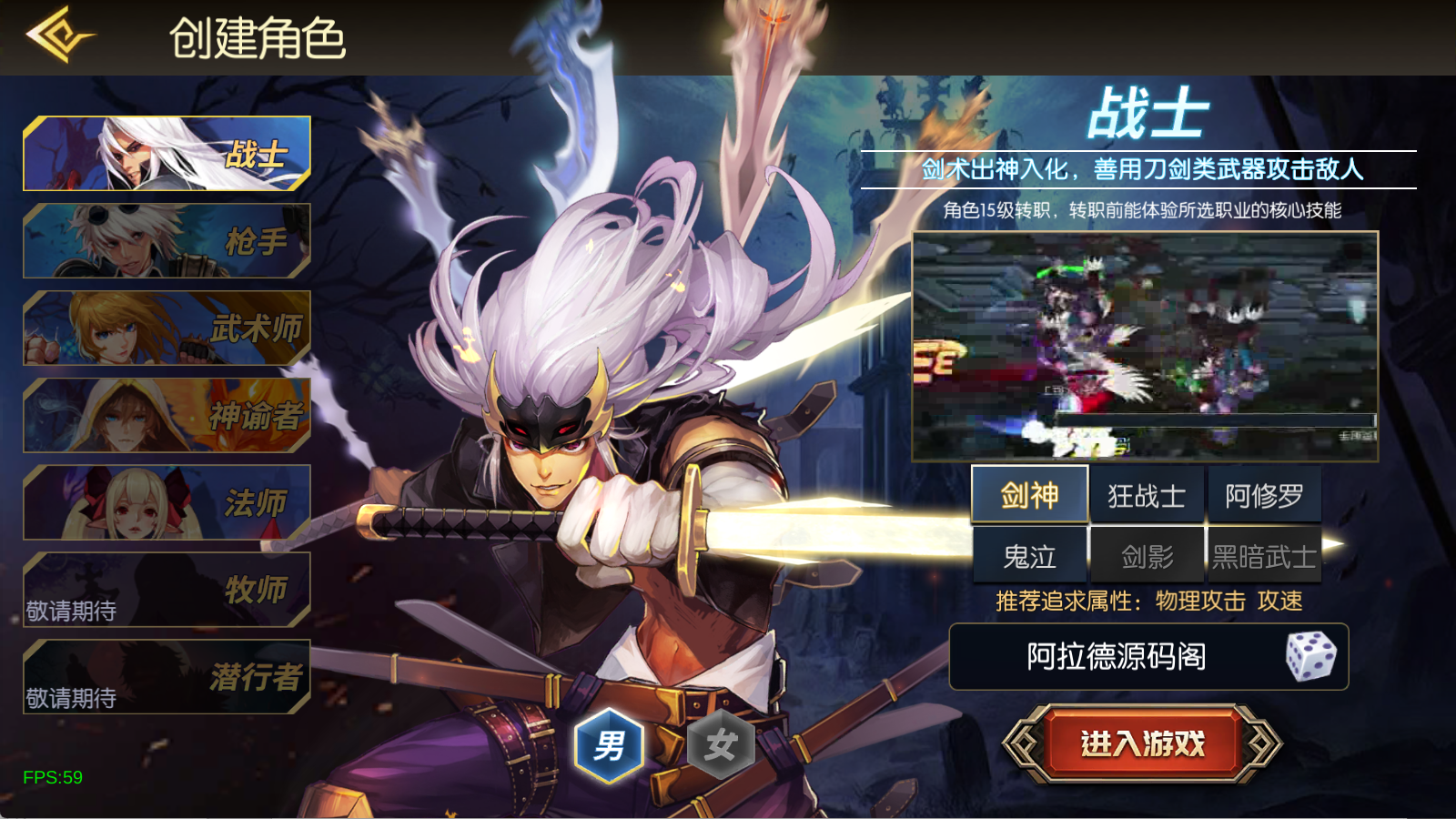This screenshot has width=1456, height=819.
Task: Select the 战士 (Warrior) class portrait
Action: (166, 153)
